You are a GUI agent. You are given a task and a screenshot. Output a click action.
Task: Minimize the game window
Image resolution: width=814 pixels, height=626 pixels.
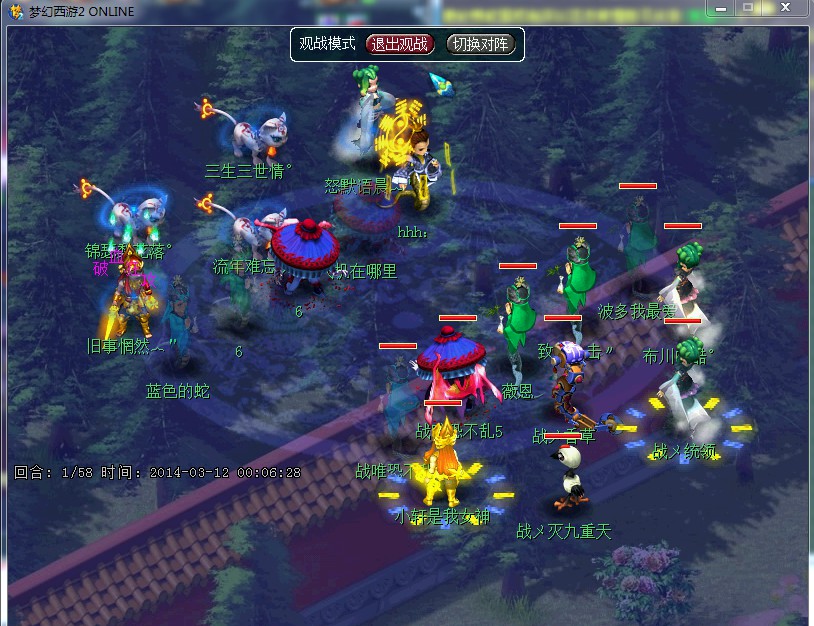[x=722, y=7]
